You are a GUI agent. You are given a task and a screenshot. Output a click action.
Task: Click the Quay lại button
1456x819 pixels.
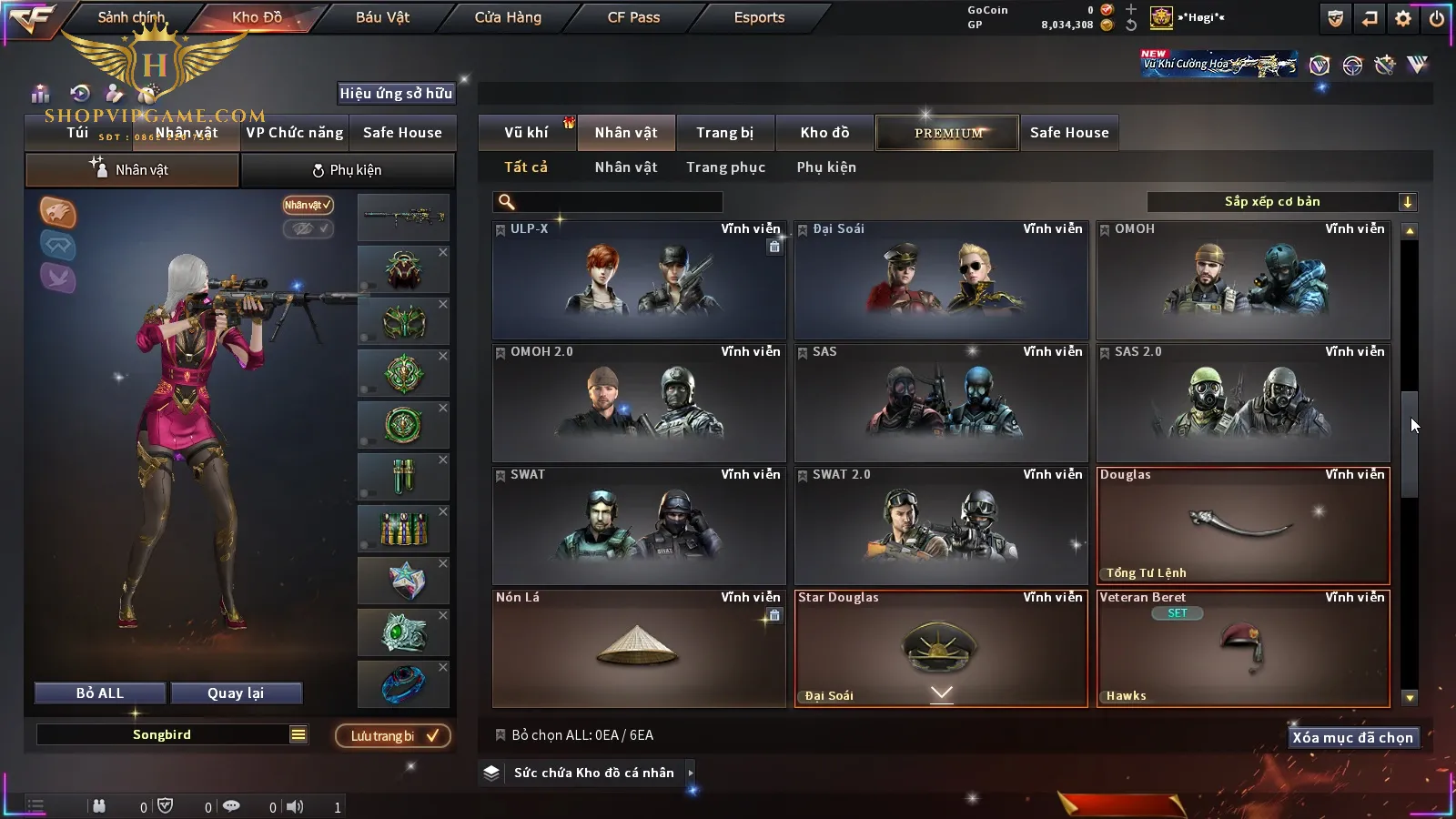click(x=236, y=693)
